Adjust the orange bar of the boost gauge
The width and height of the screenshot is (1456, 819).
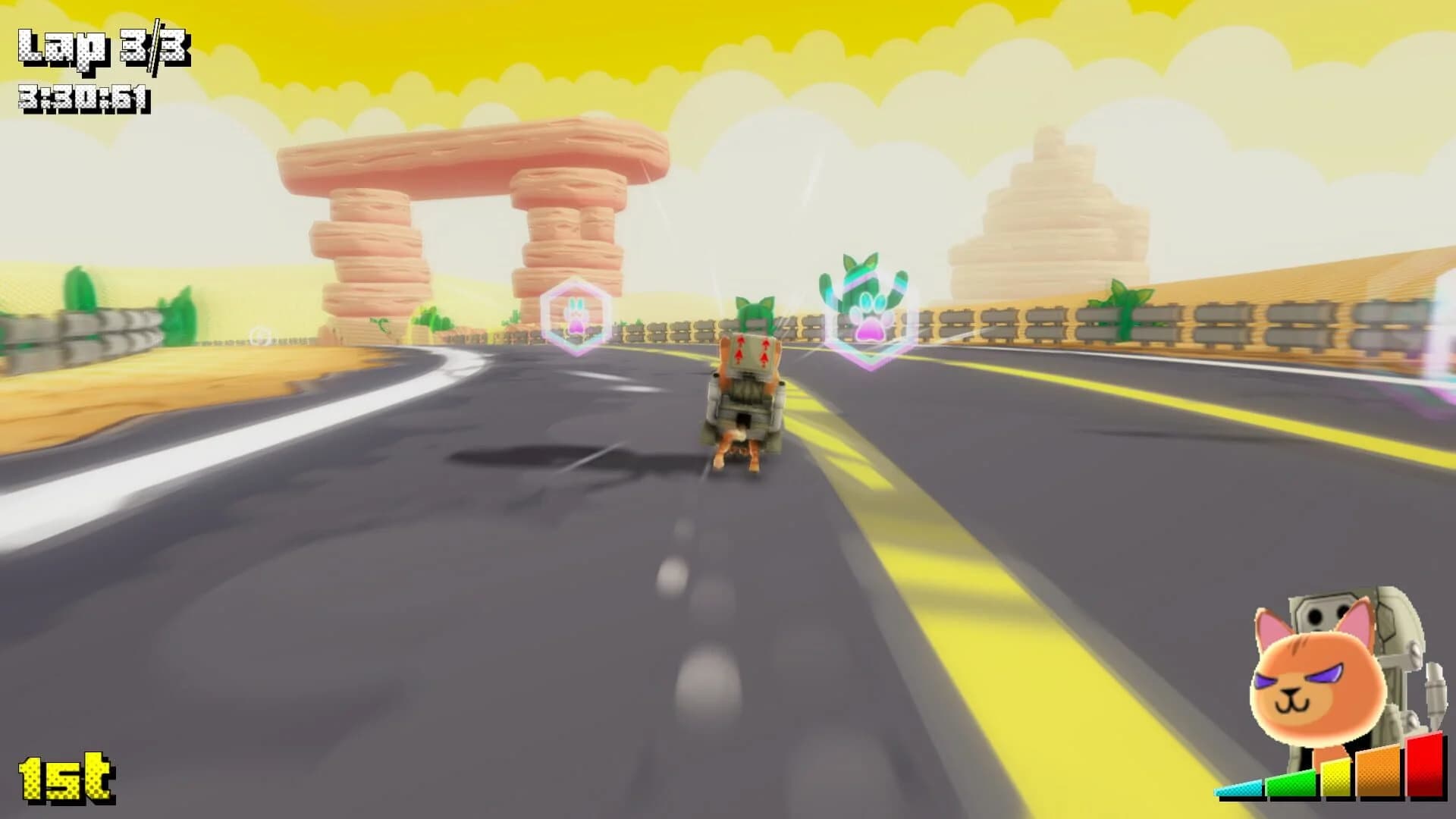click(x=1379, y=773)
